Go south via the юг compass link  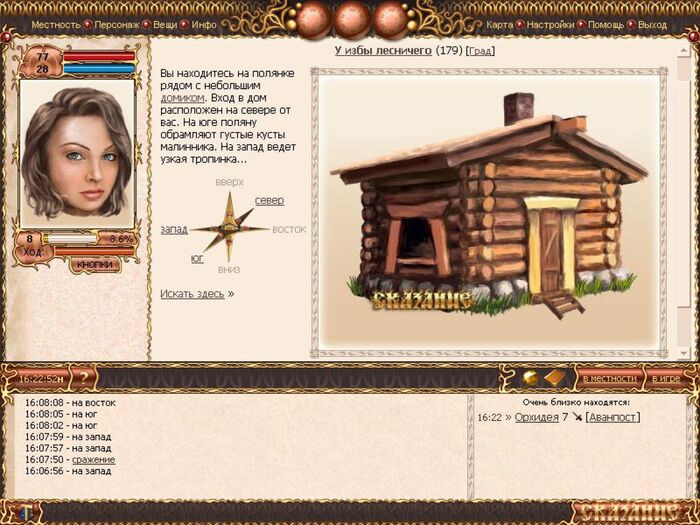click(197, 258)
